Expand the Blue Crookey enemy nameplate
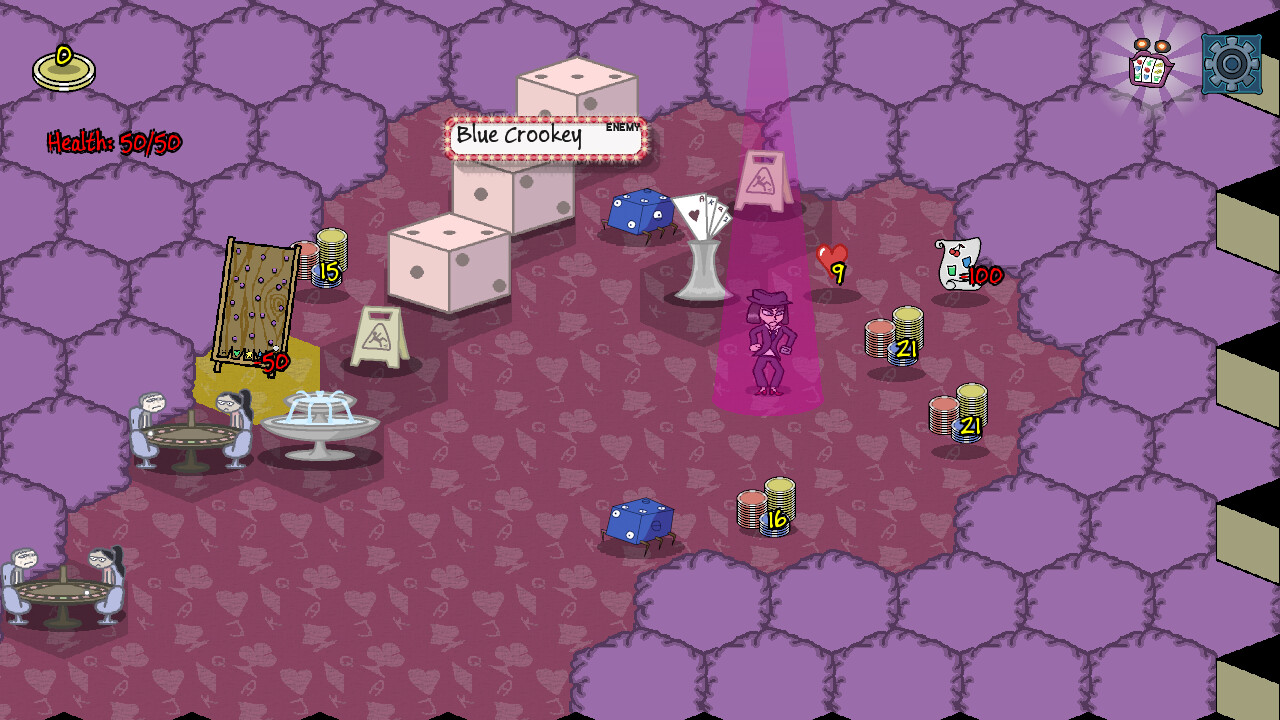 coord(545,136)
